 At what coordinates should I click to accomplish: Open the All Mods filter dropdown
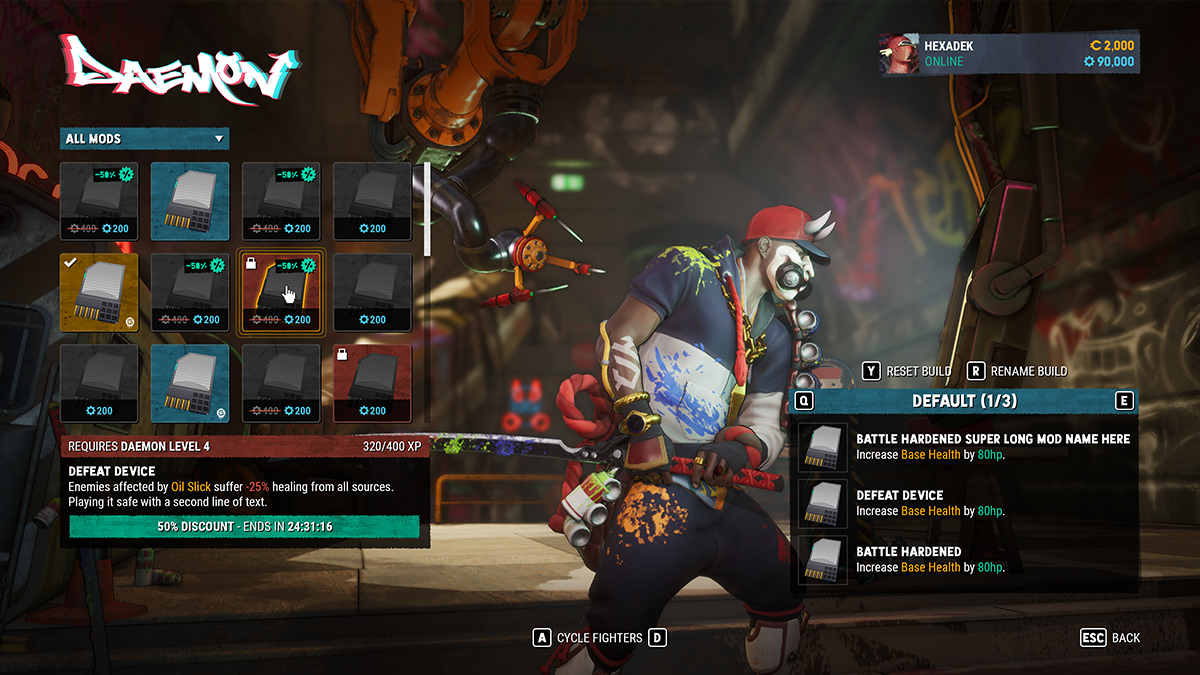click(144, 139)
